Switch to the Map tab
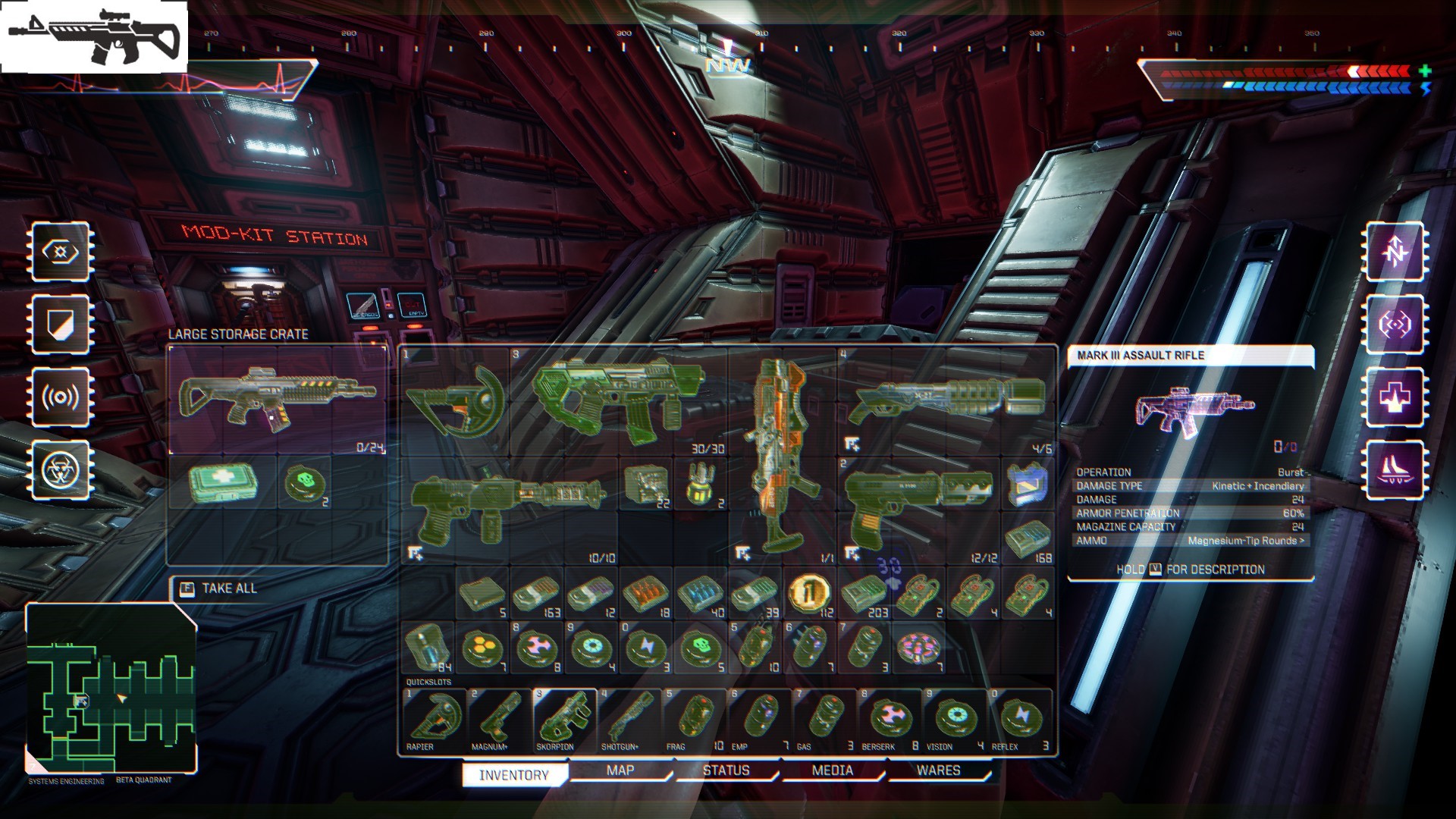Viewport: 1456px width, 819px height. (x=620, y=771)
